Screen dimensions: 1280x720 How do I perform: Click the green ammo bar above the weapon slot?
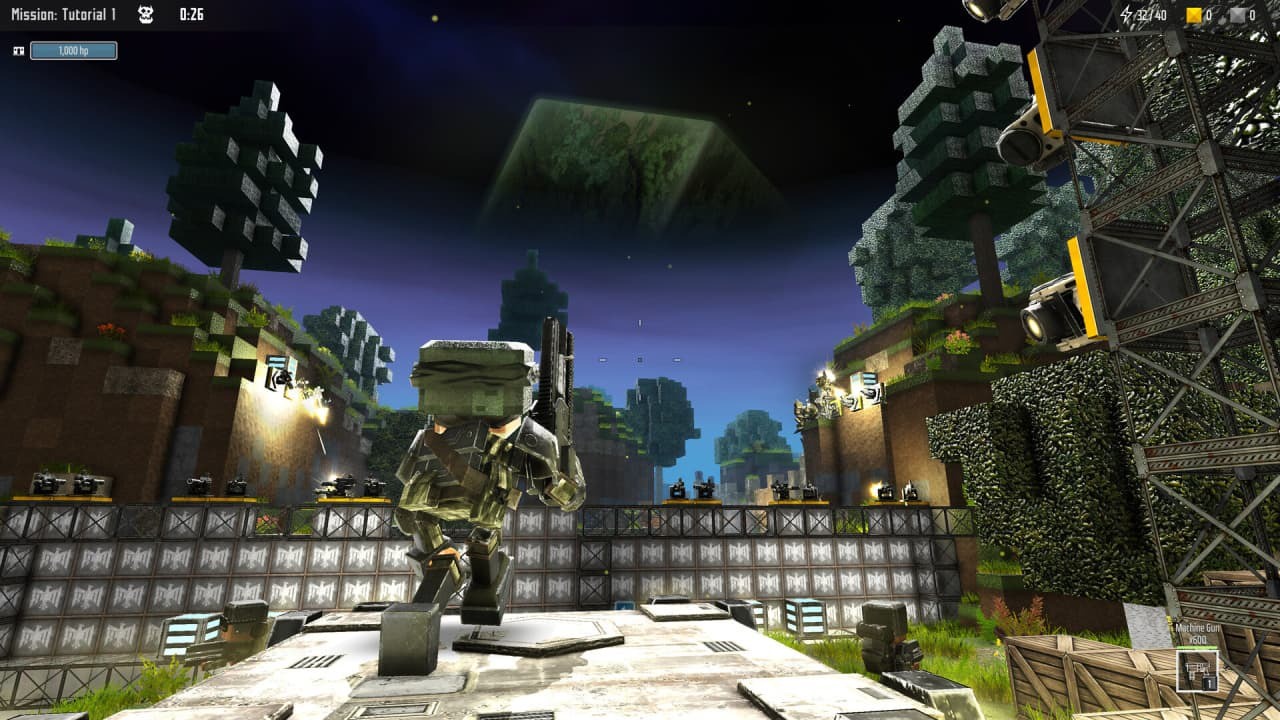pos(1196,646)
